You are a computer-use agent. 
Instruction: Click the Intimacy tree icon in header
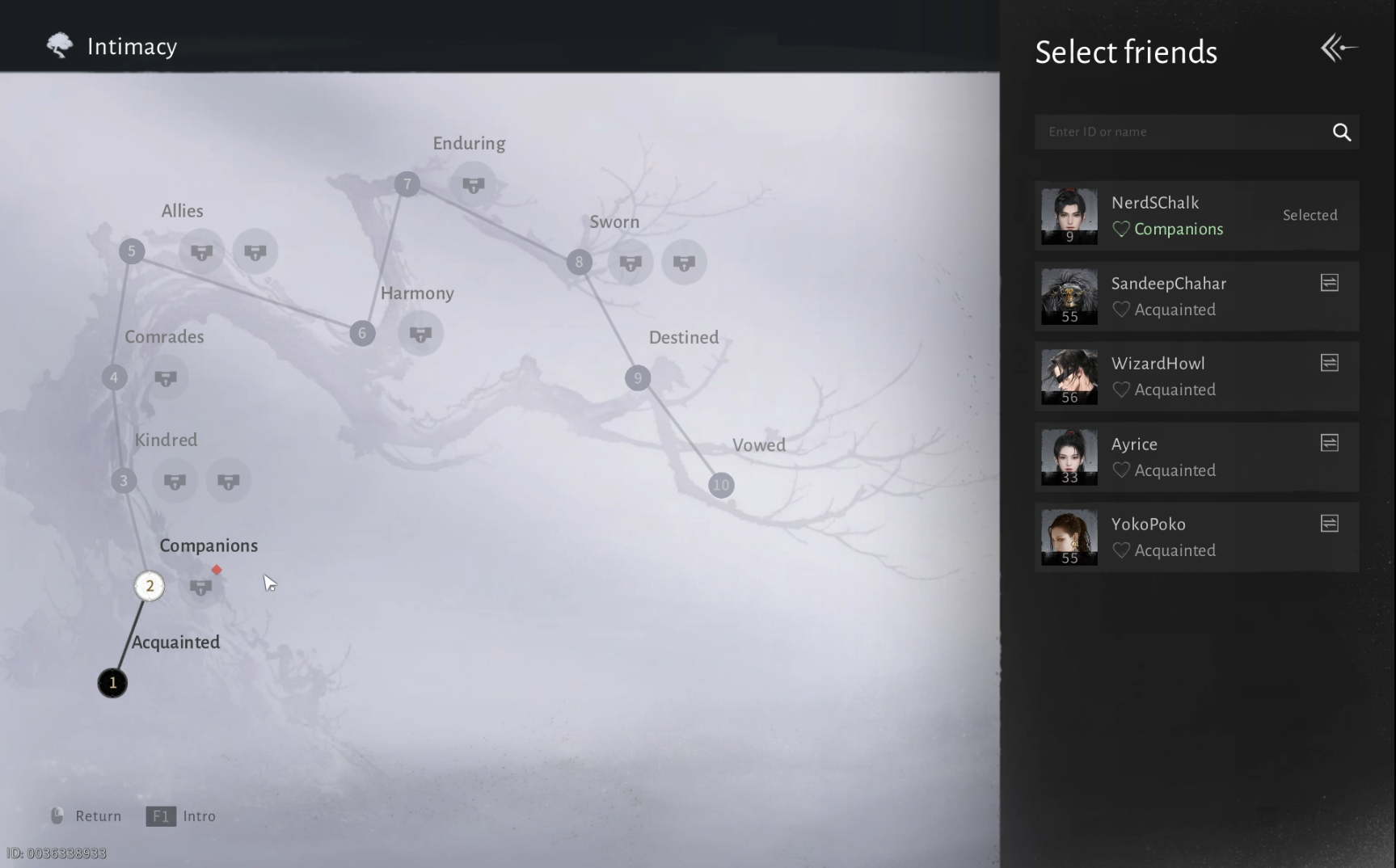pos(58,45)
